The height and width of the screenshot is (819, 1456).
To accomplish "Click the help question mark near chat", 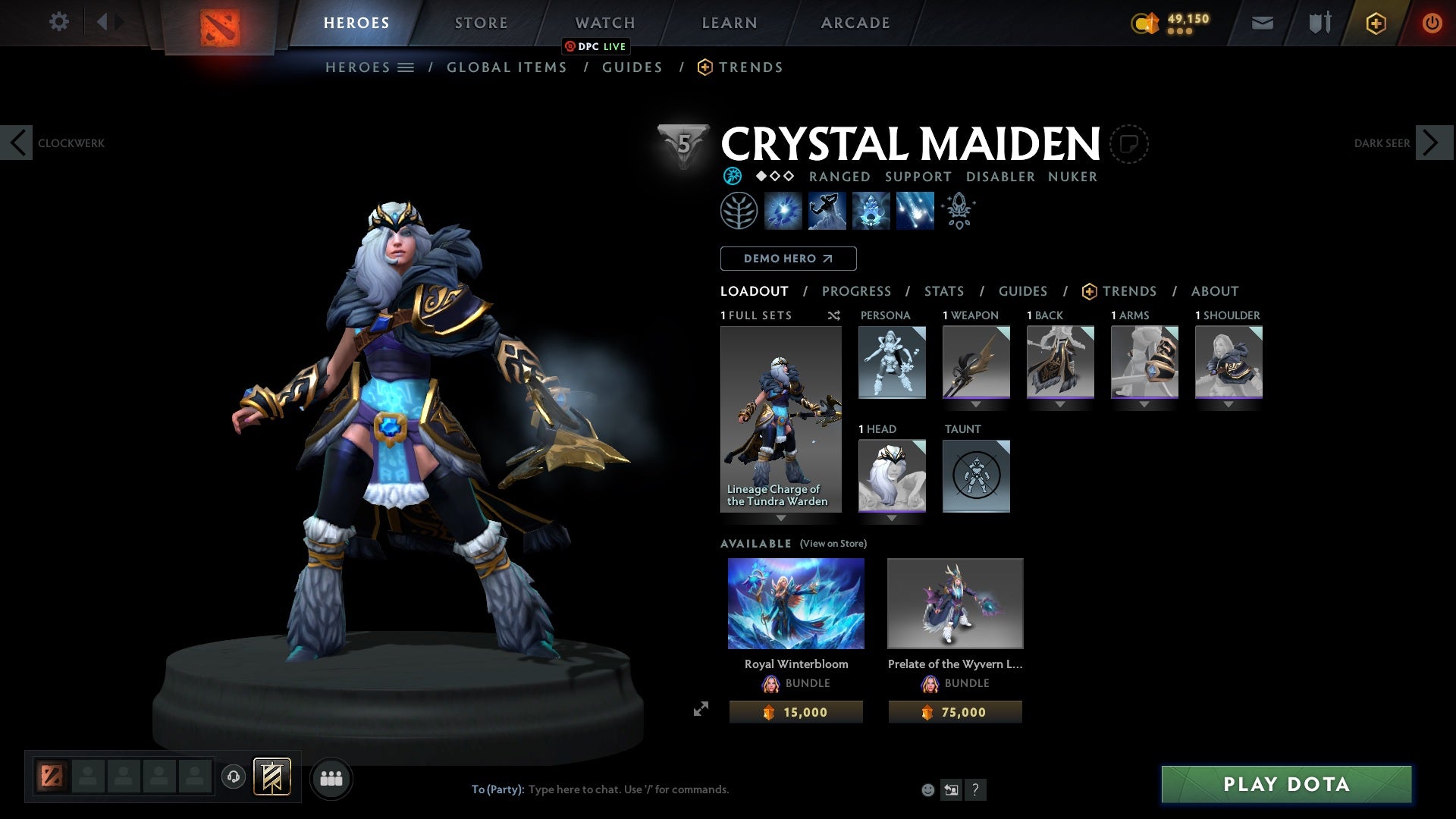I will tap(975, 789).
